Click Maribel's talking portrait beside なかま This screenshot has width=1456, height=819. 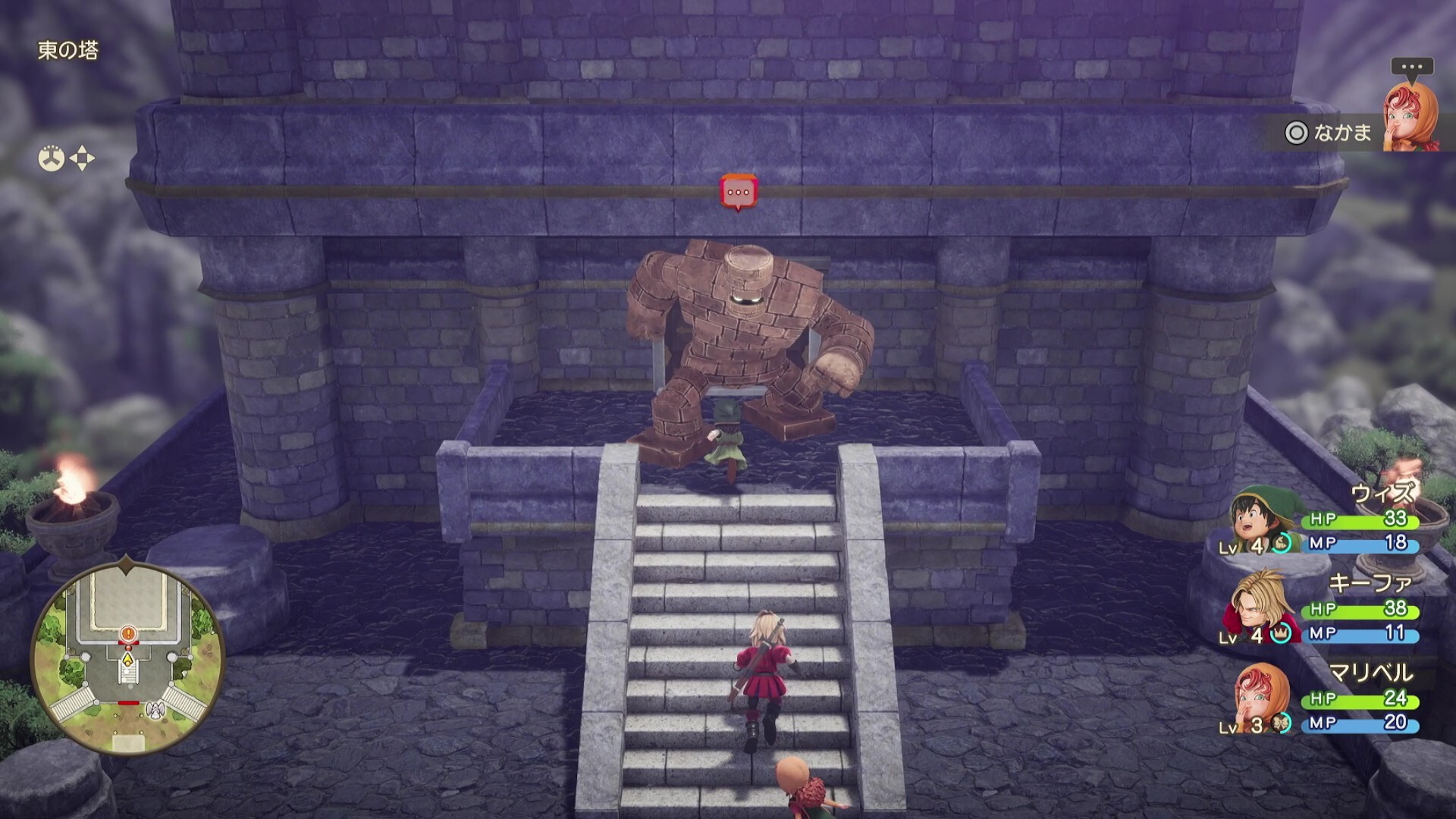(x=1411, y=118)
